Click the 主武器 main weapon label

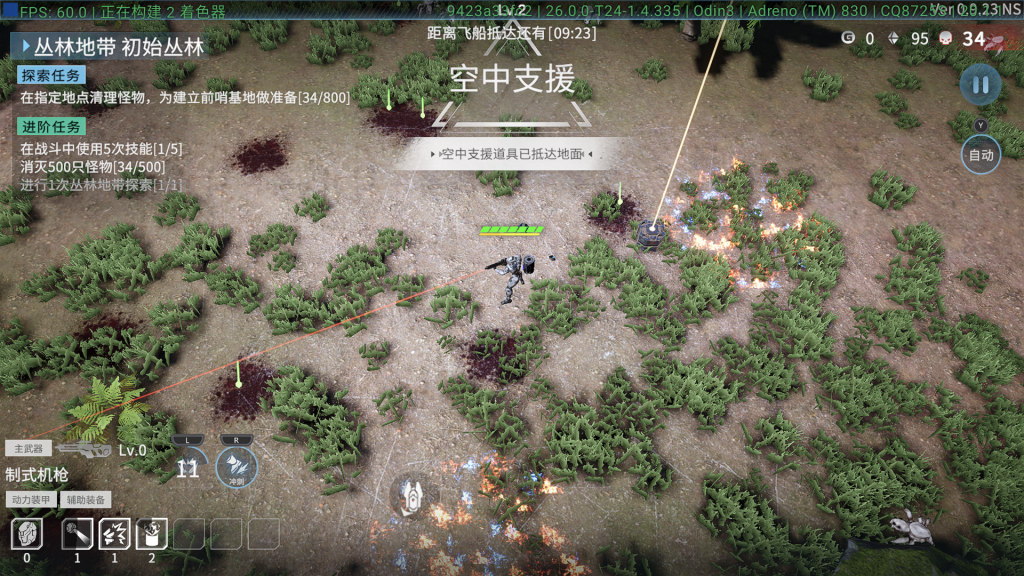tap(28, 449)
